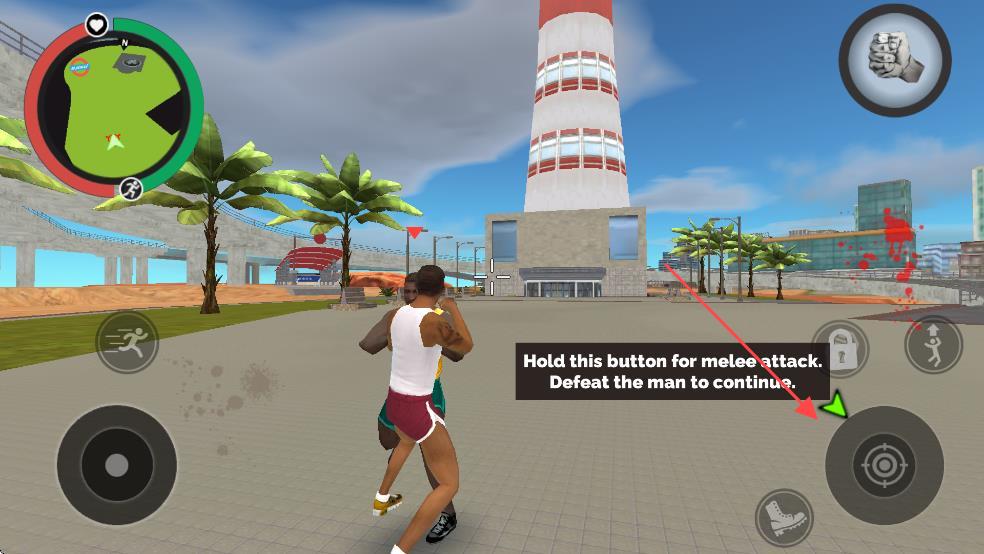Toggle the padlock target lock button
The width and height of the screenshot is (984, 554).
coord(840,348)
